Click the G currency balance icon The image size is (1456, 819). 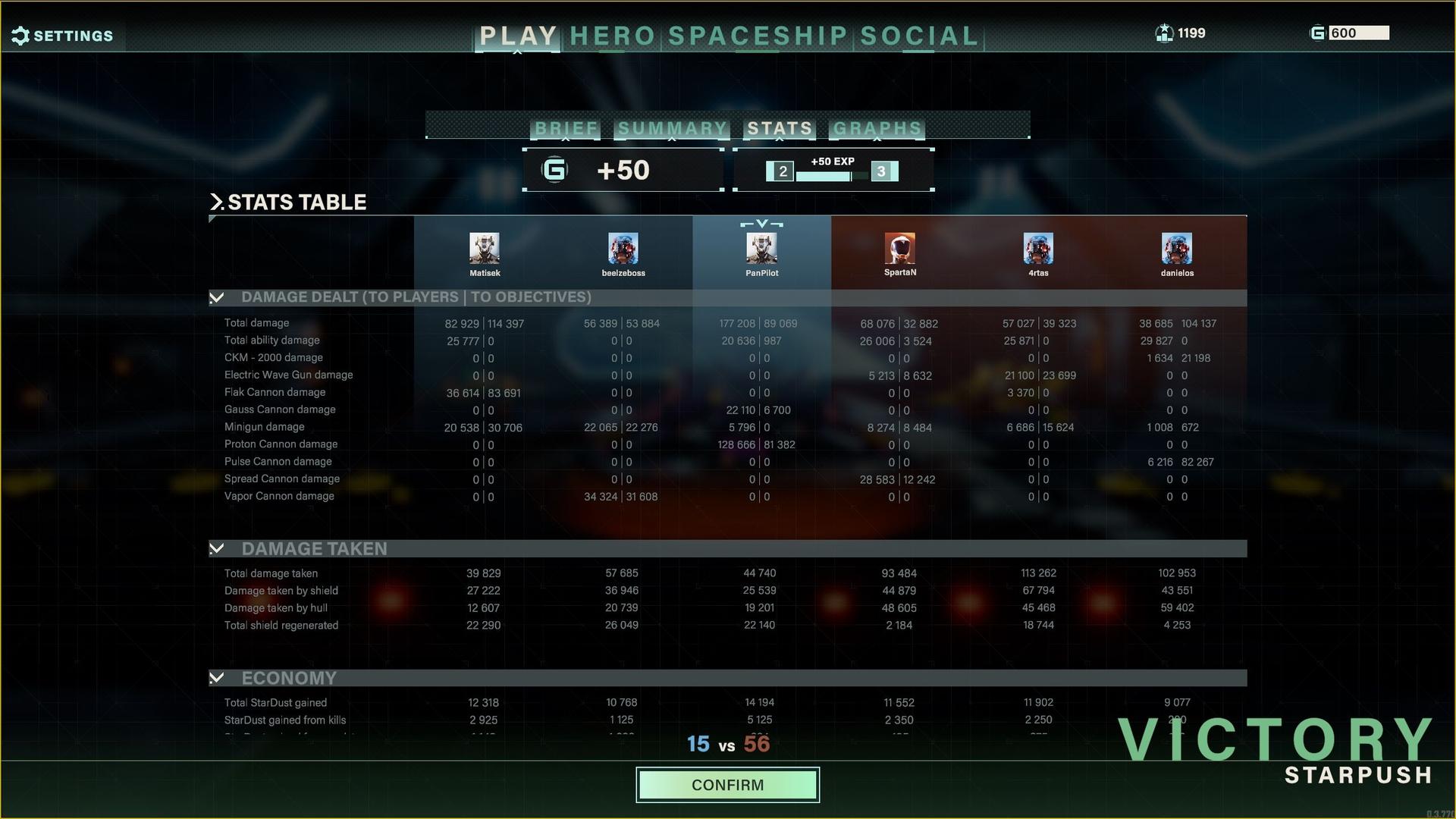(1318, 33)
